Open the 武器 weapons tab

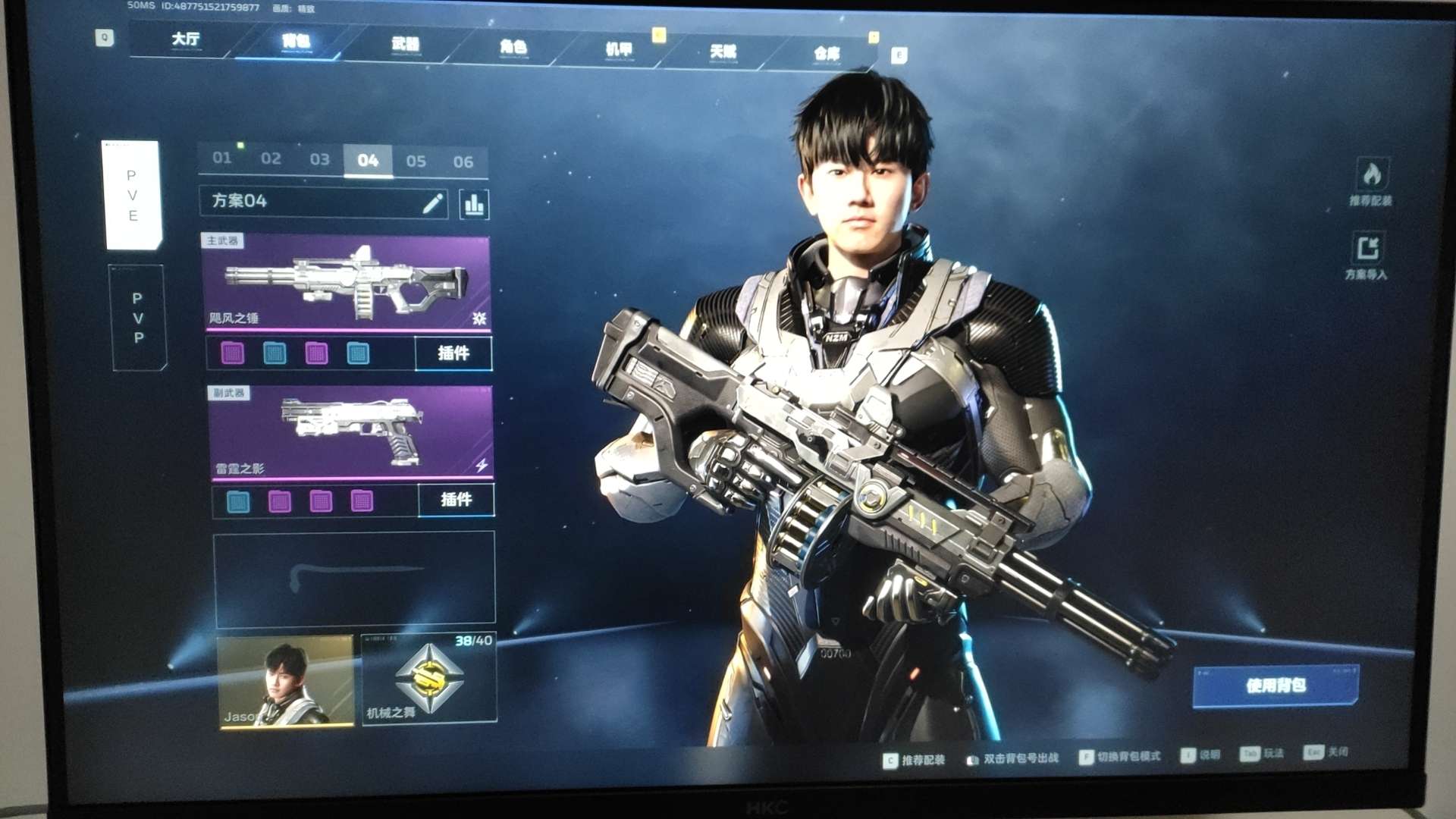pos(405,45)
